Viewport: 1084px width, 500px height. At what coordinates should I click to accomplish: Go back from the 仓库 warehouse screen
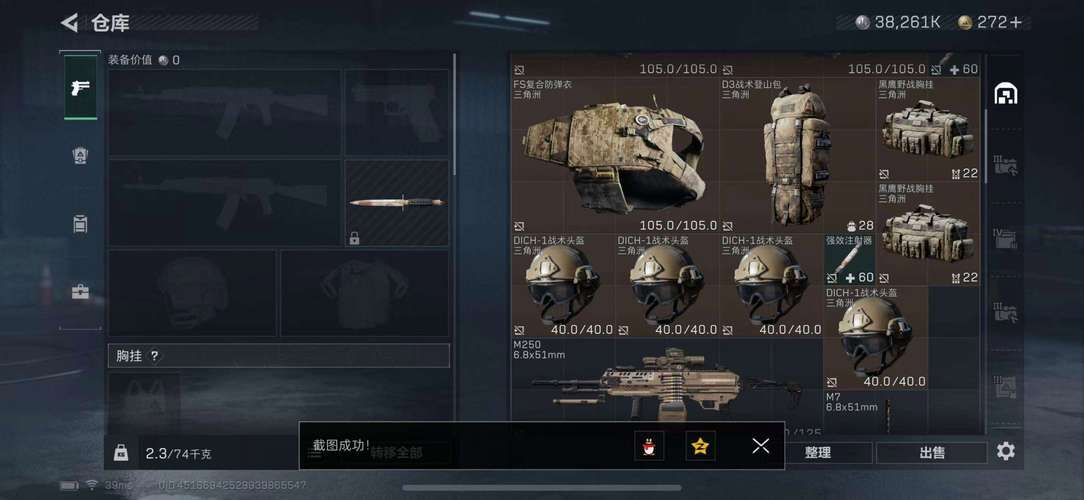click(x=70, y=22)
